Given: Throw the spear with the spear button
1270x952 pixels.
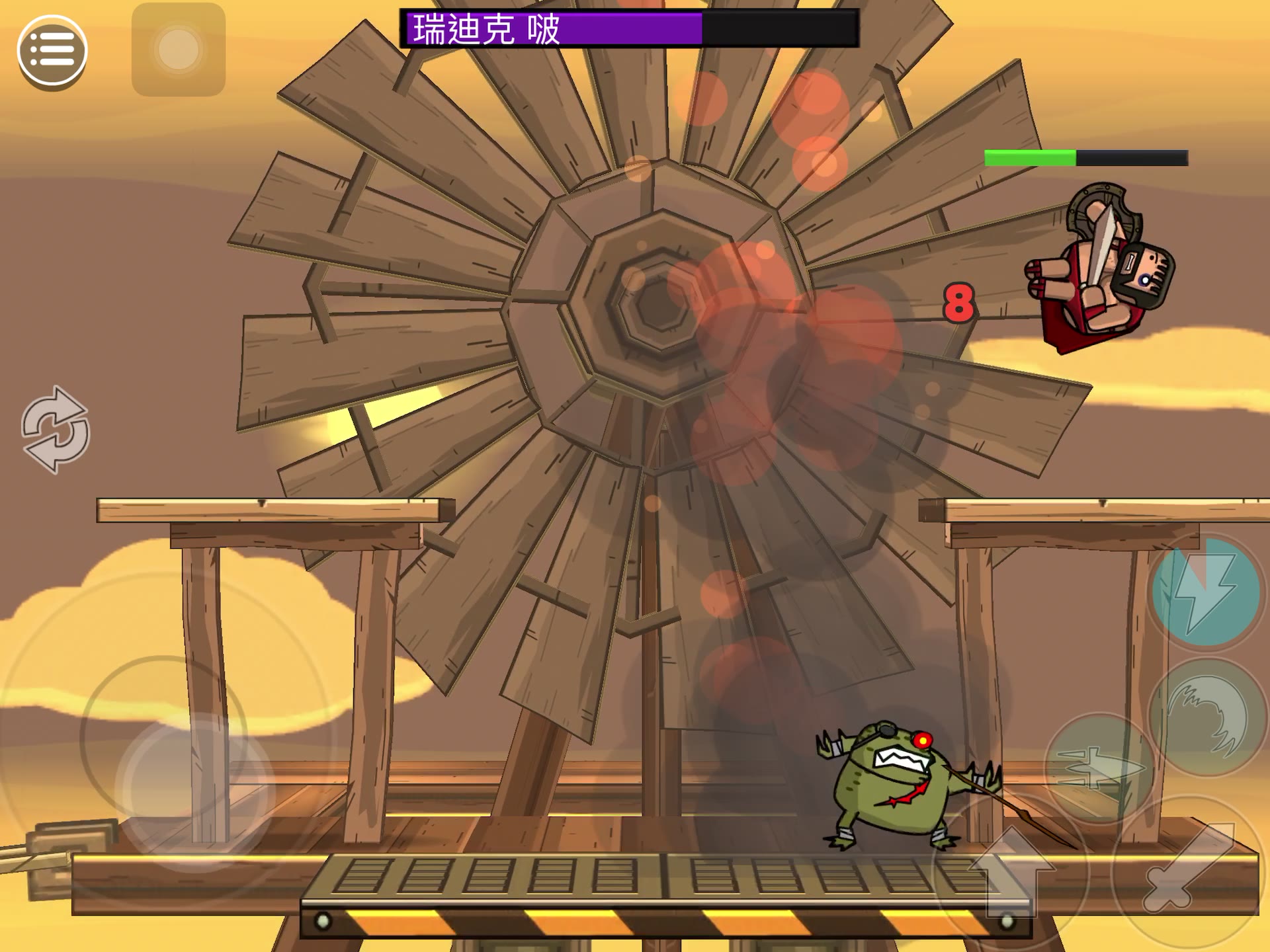Looking at the screenshot, I should click(1100, 768).
